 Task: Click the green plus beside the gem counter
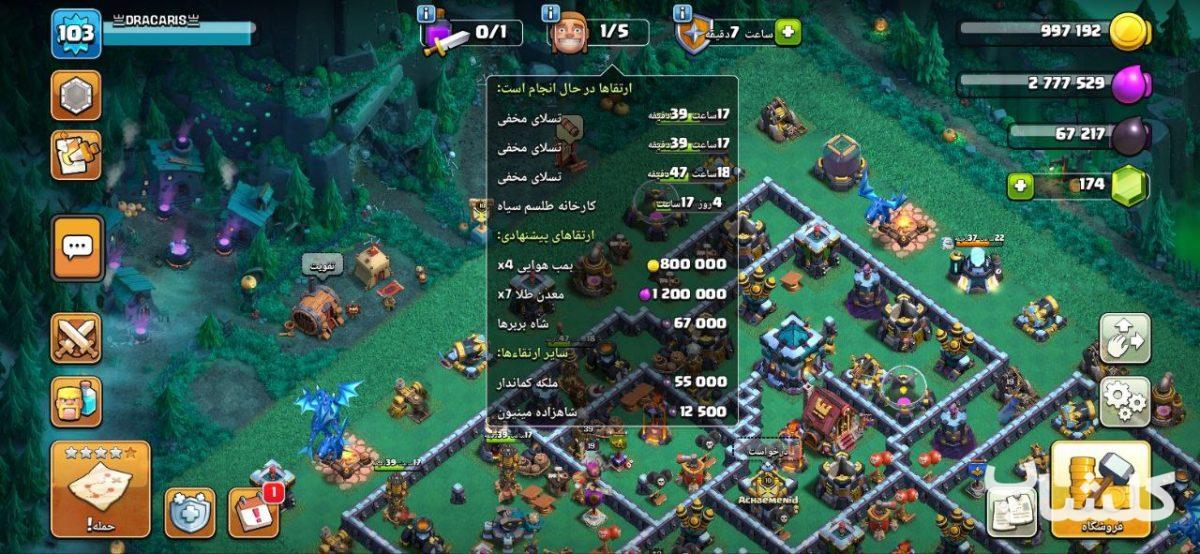click(1021, 185)
